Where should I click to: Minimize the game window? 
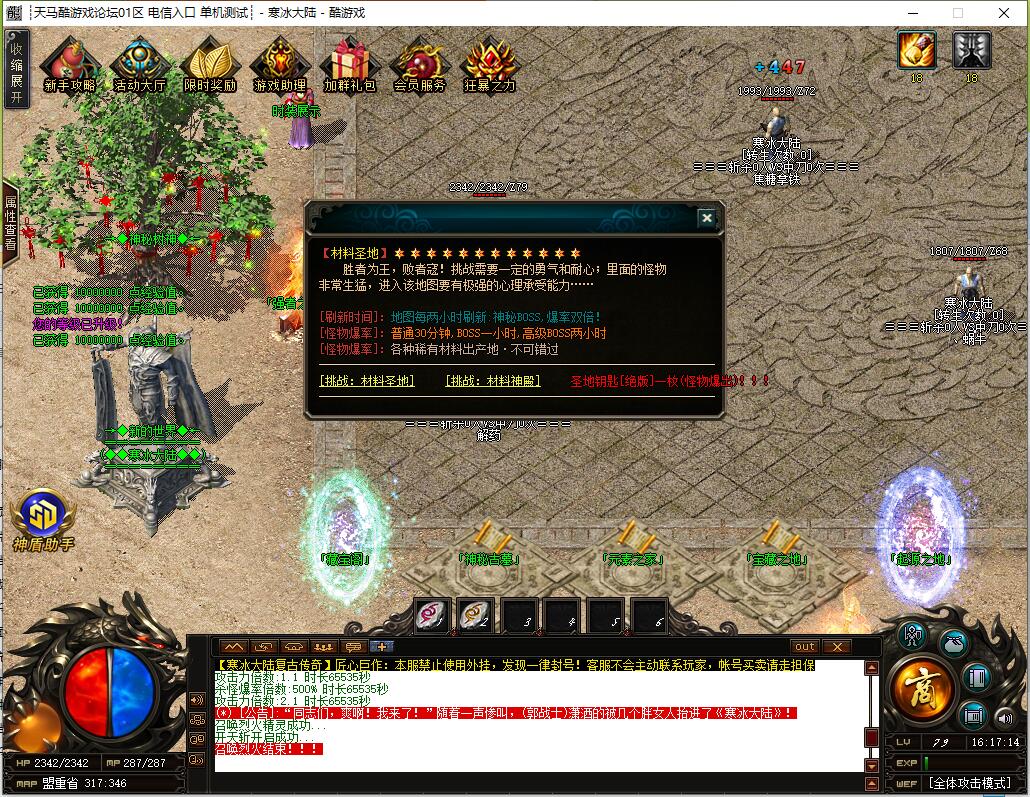(912, 13)
